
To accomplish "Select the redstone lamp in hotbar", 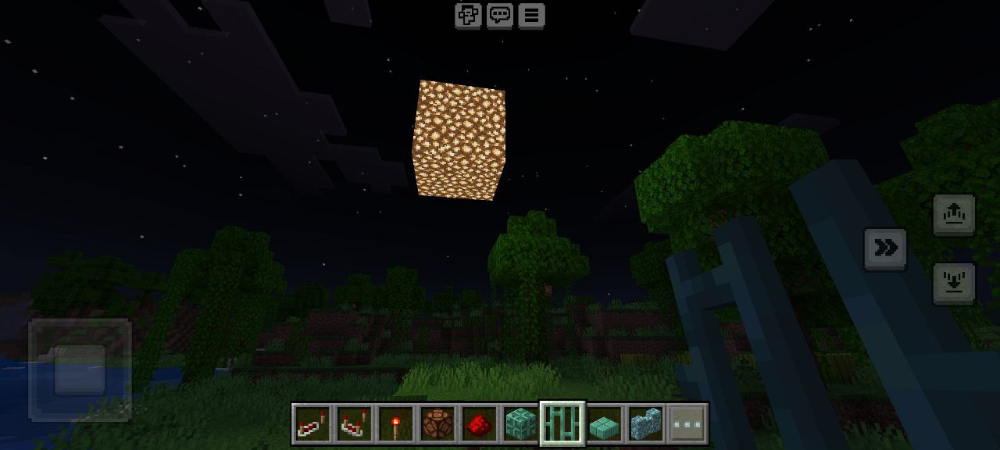I will click(437, 424).
